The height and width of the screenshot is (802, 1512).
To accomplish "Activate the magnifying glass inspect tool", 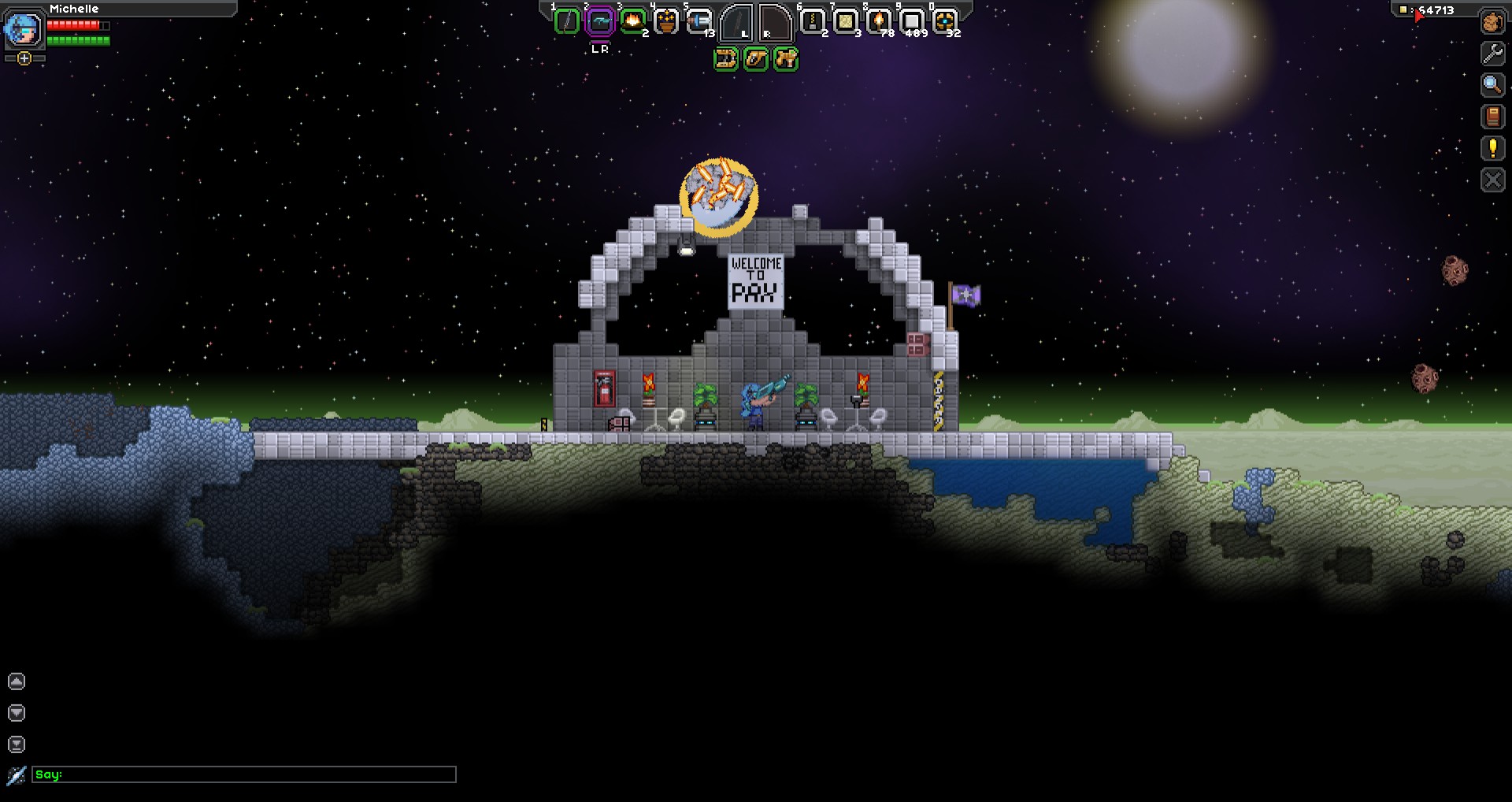I will coord(1492,85).
